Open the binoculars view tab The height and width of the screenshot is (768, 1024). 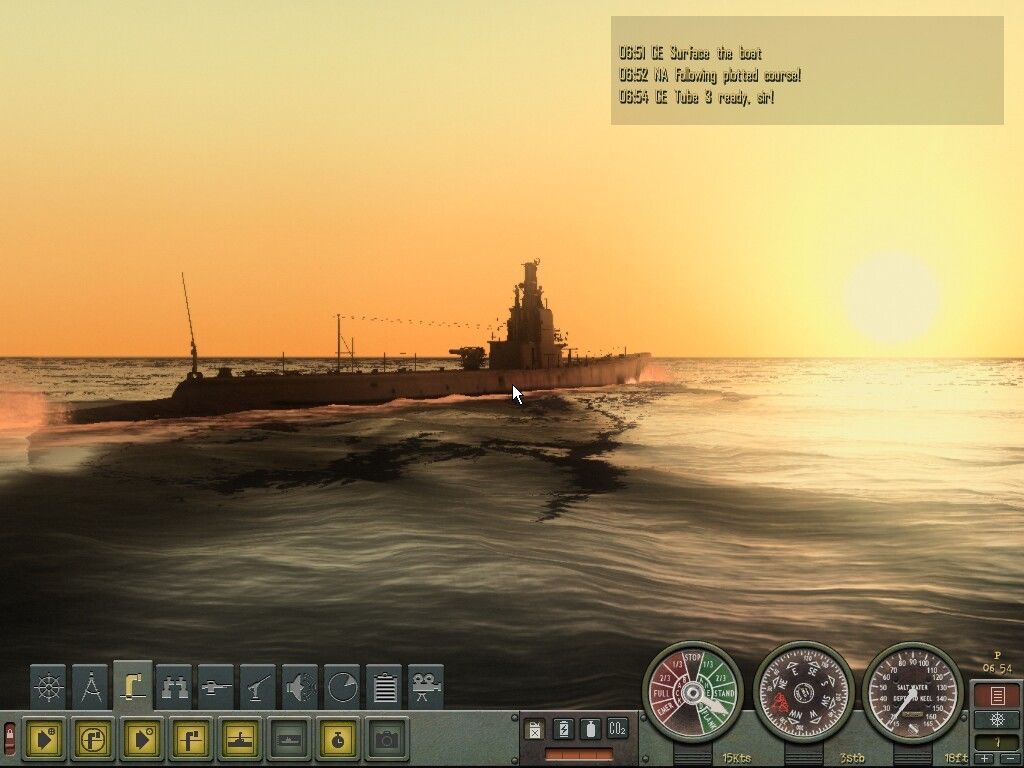click(x=174, y=687)
